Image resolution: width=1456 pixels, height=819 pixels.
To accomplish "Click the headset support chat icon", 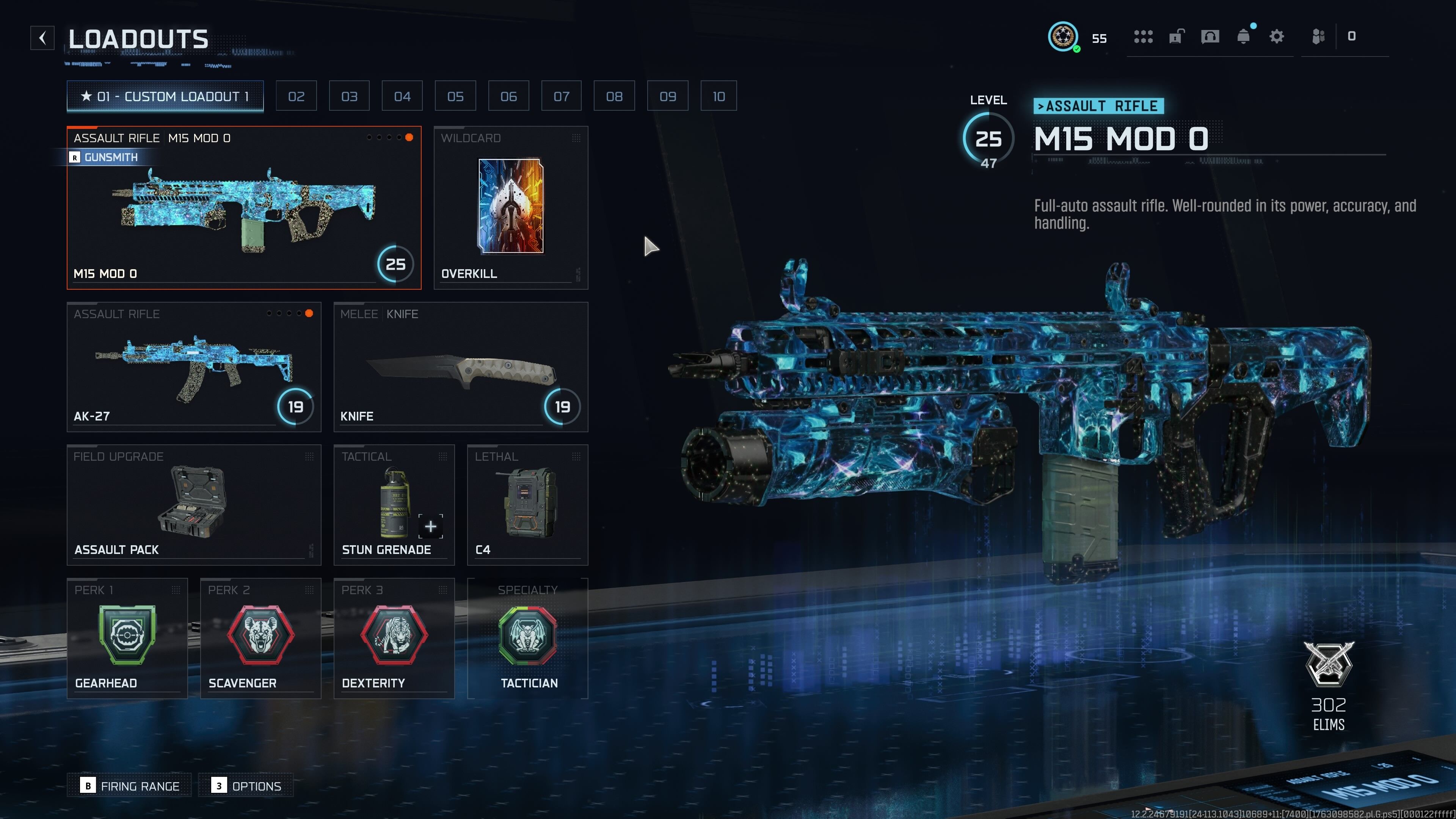I will pyautogui.click(x=1210, y=36).
